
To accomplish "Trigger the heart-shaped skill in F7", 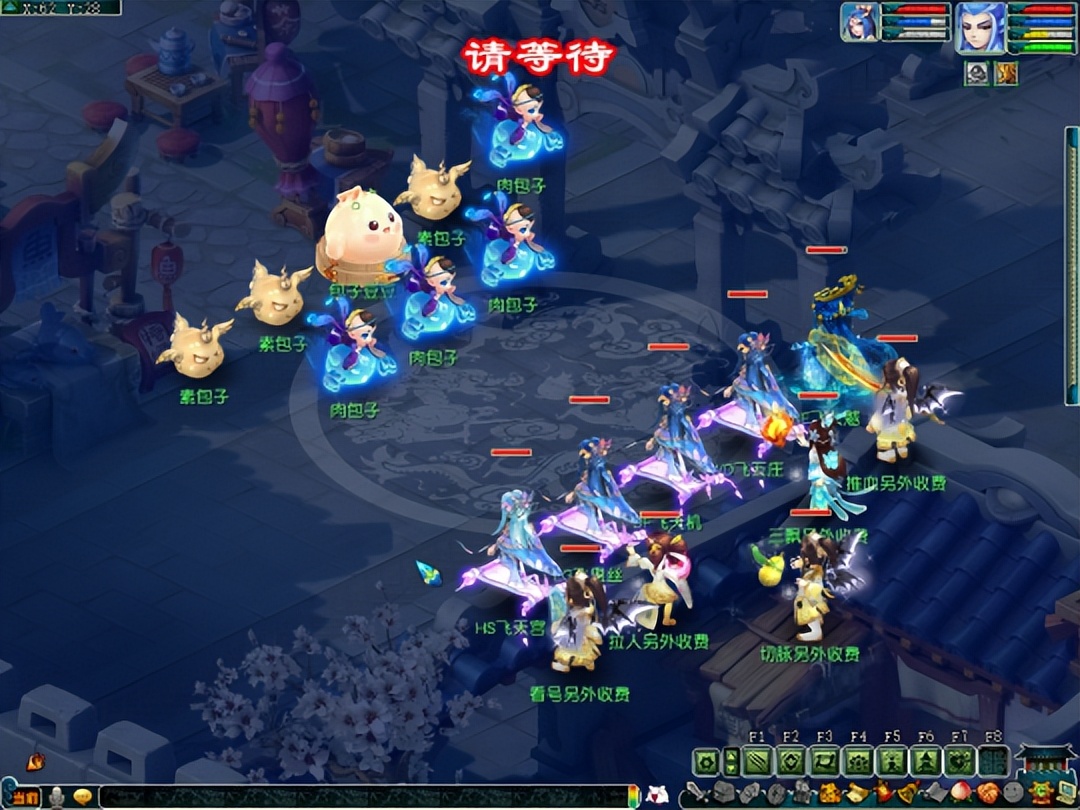I will [960, 763].
